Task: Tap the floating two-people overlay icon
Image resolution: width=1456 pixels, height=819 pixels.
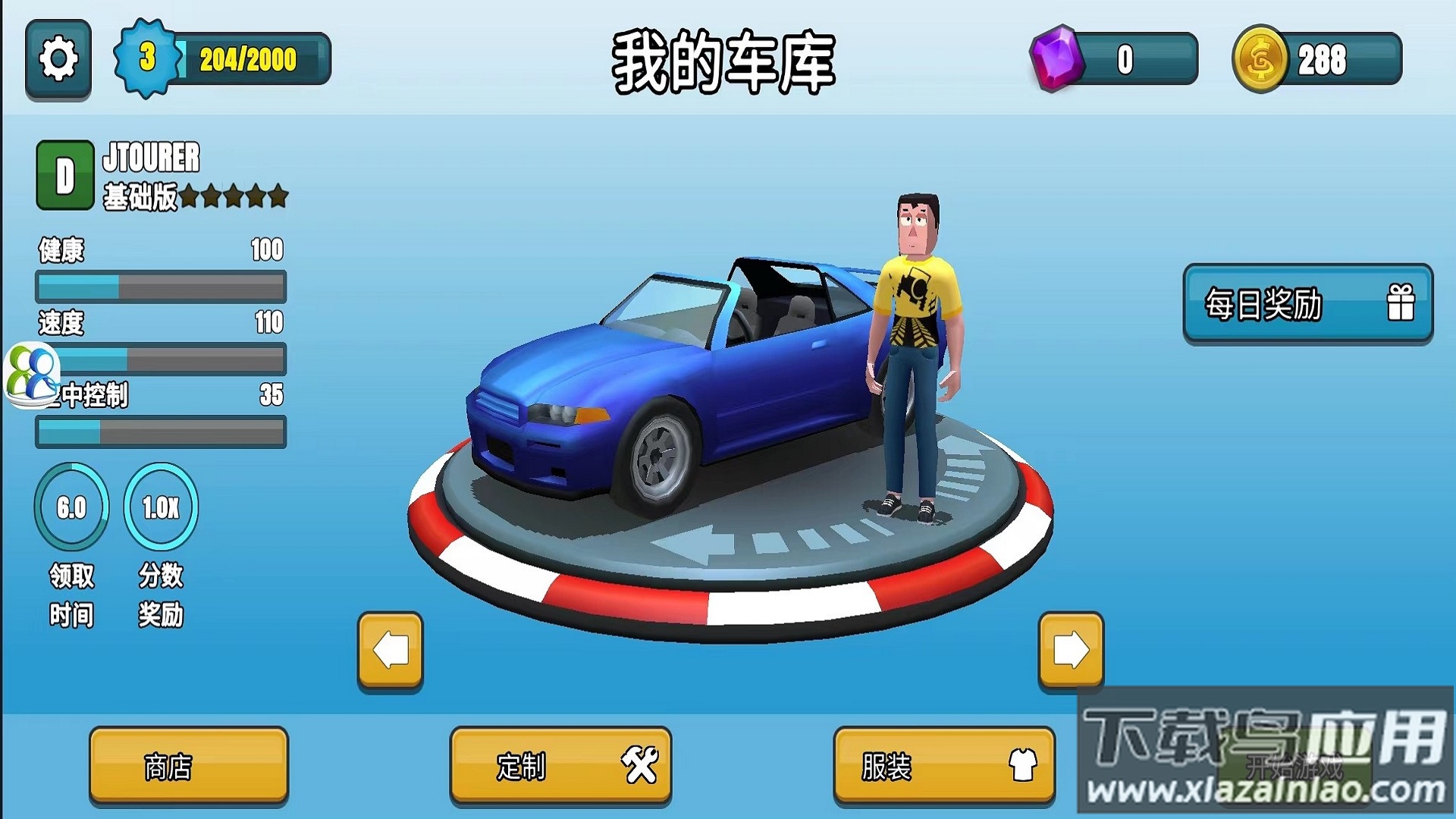Action: pyautogui.click(x=32, y=375)
